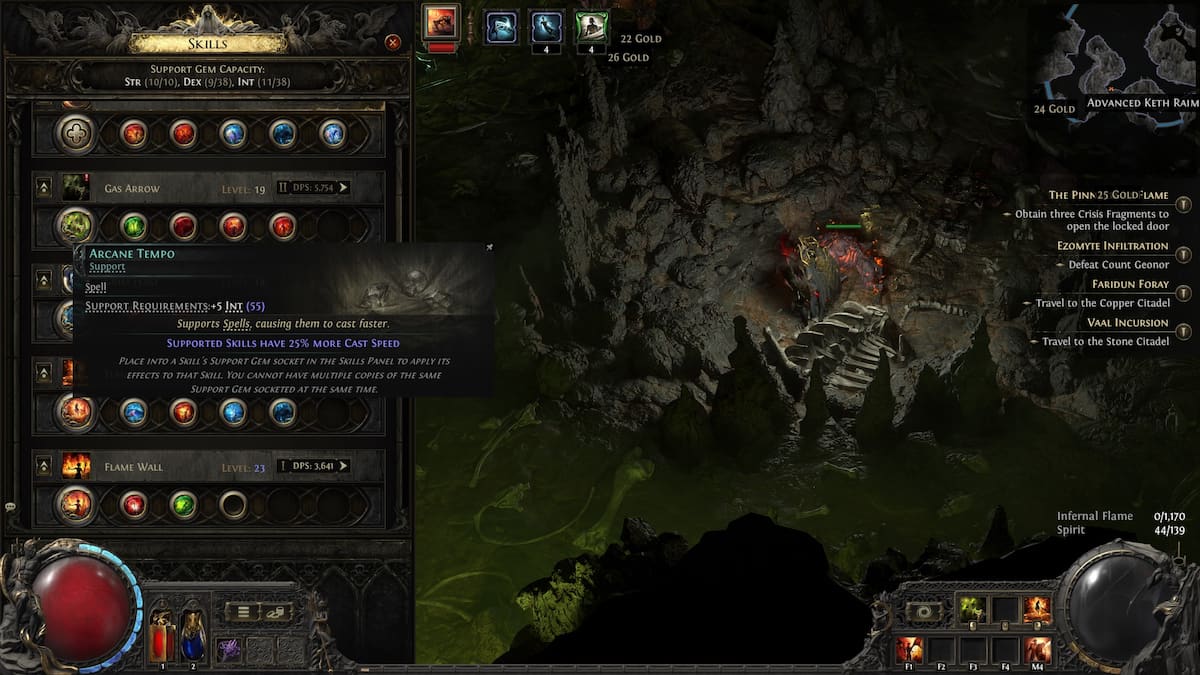The height and width of the screenshot is (675, 1200).
Task: Toggle the Vaal Incursion quest marker
Action: click(x=1184, y=331)
